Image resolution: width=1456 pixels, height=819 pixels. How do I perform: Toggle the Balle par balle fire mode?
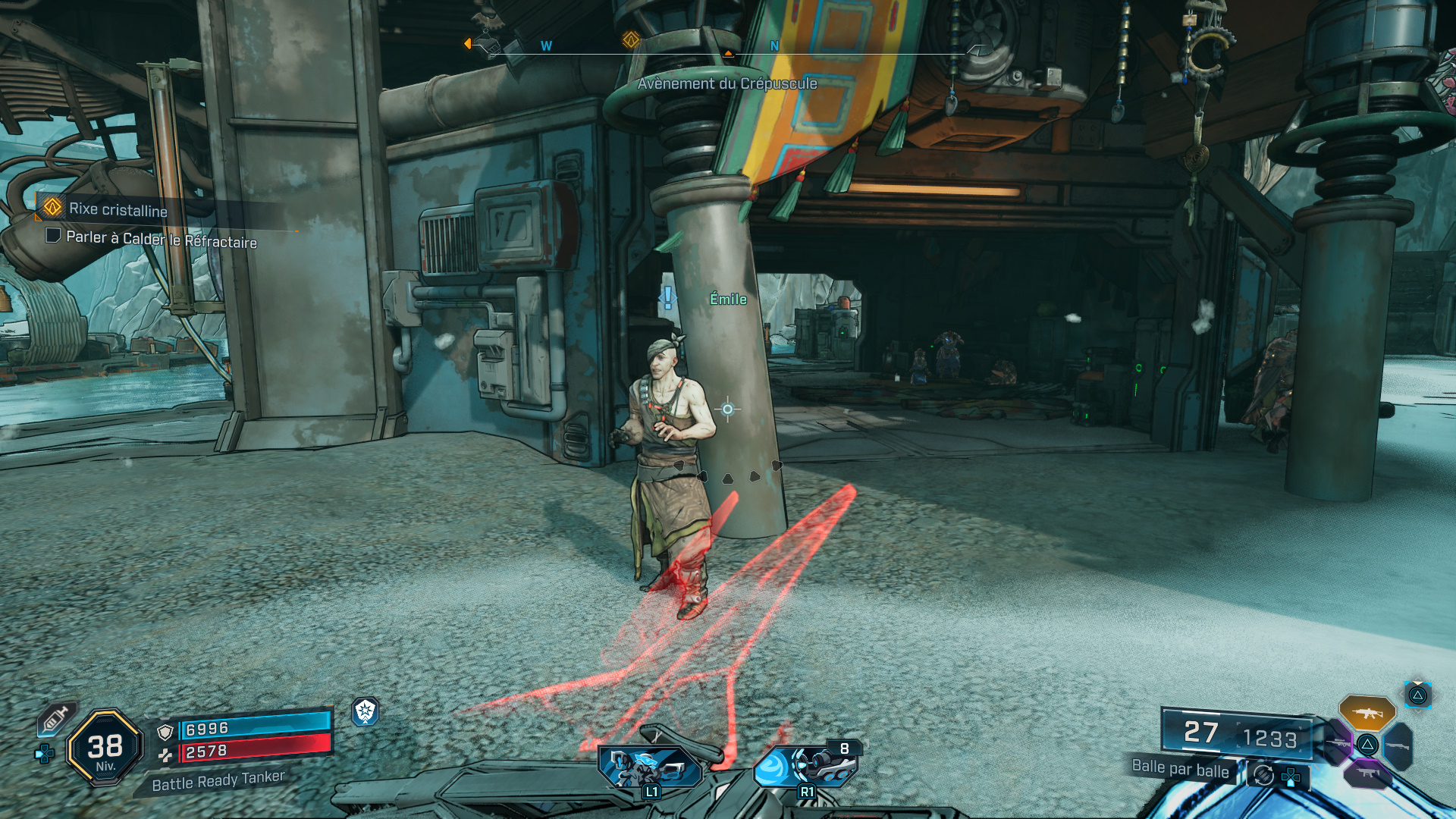tap(1180, 768)
